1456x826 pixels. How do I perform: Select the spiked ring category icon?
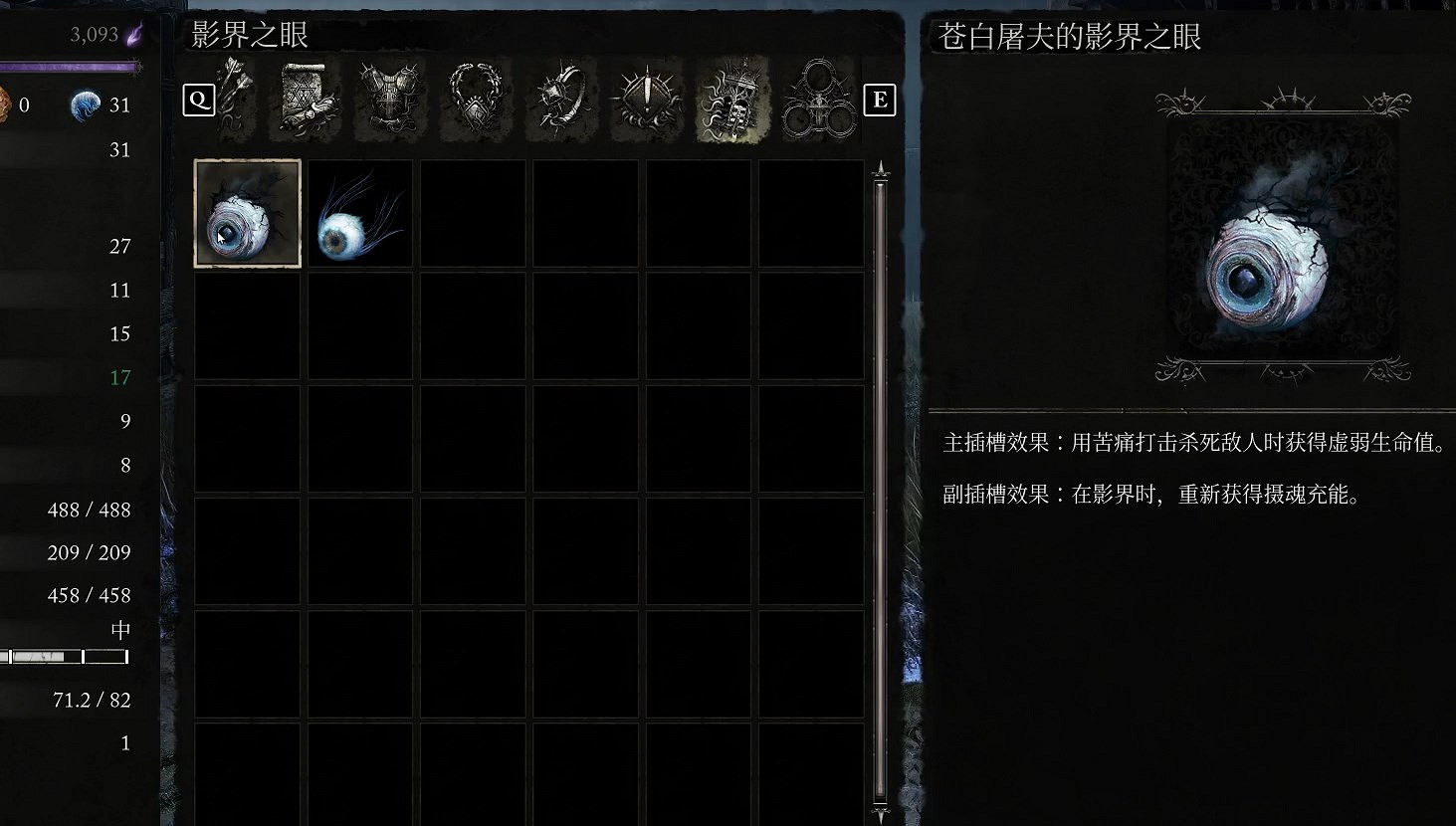click(x=560, y=100)
